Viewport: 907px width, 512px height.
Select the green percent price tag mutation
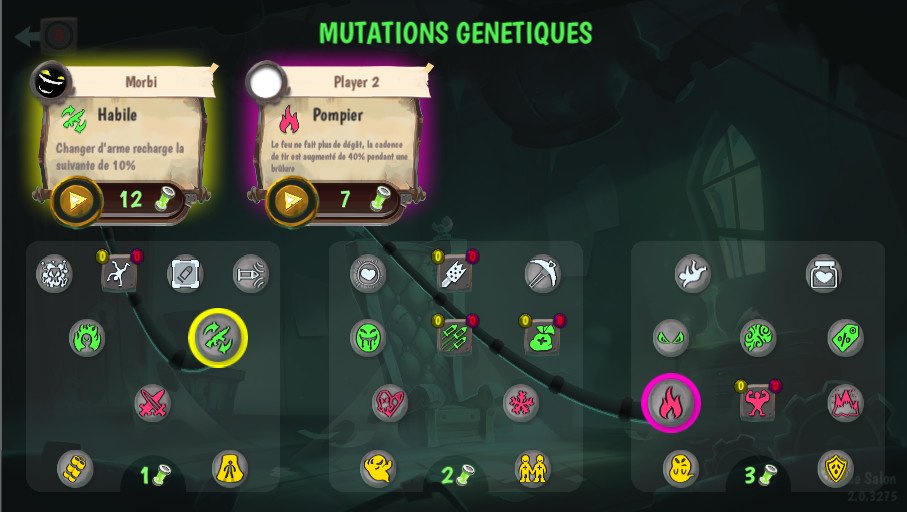click(845, 337)
